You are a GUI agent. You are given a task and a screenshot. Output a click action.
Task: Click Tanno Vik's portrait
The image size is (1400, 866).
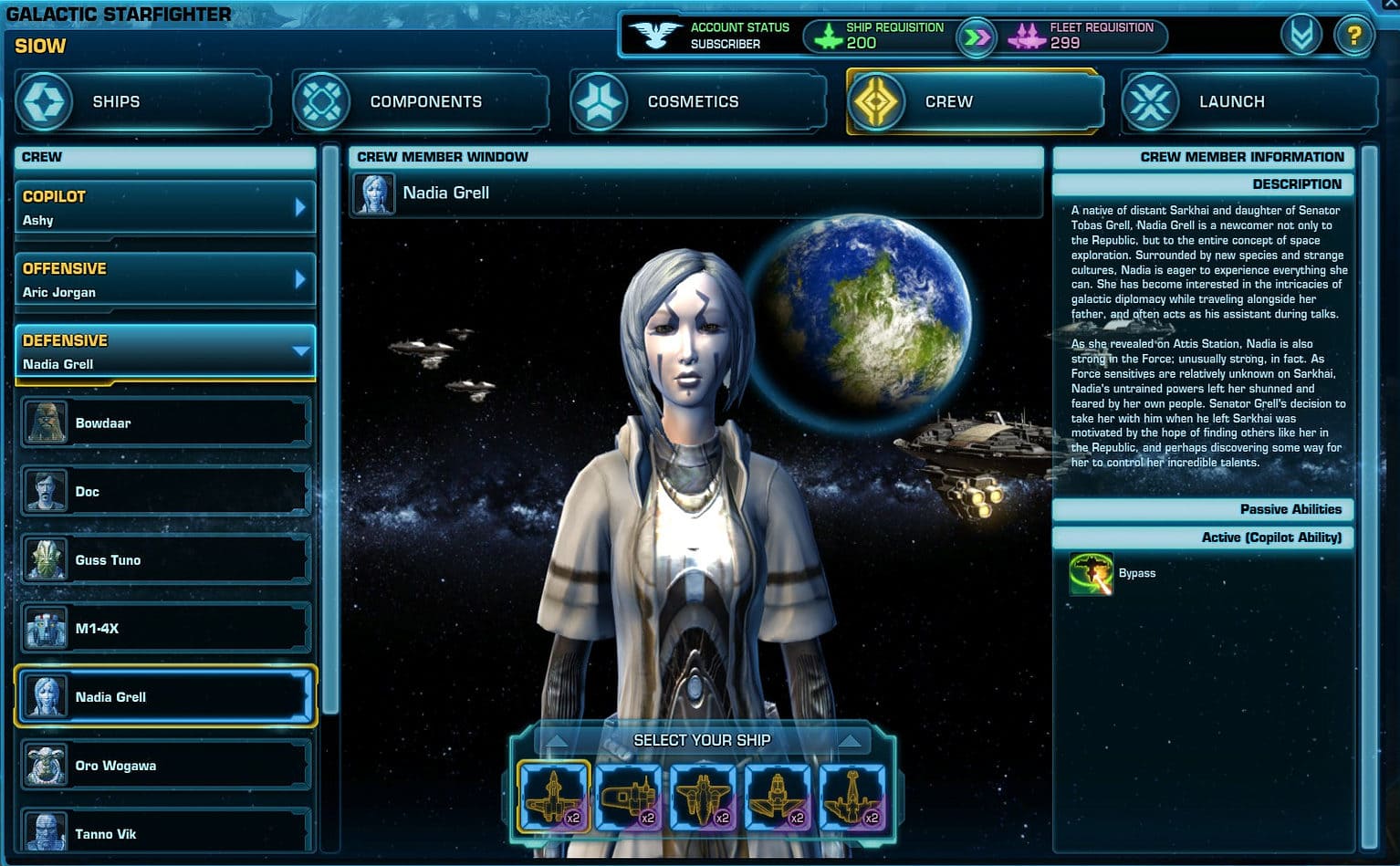(47, 833)
